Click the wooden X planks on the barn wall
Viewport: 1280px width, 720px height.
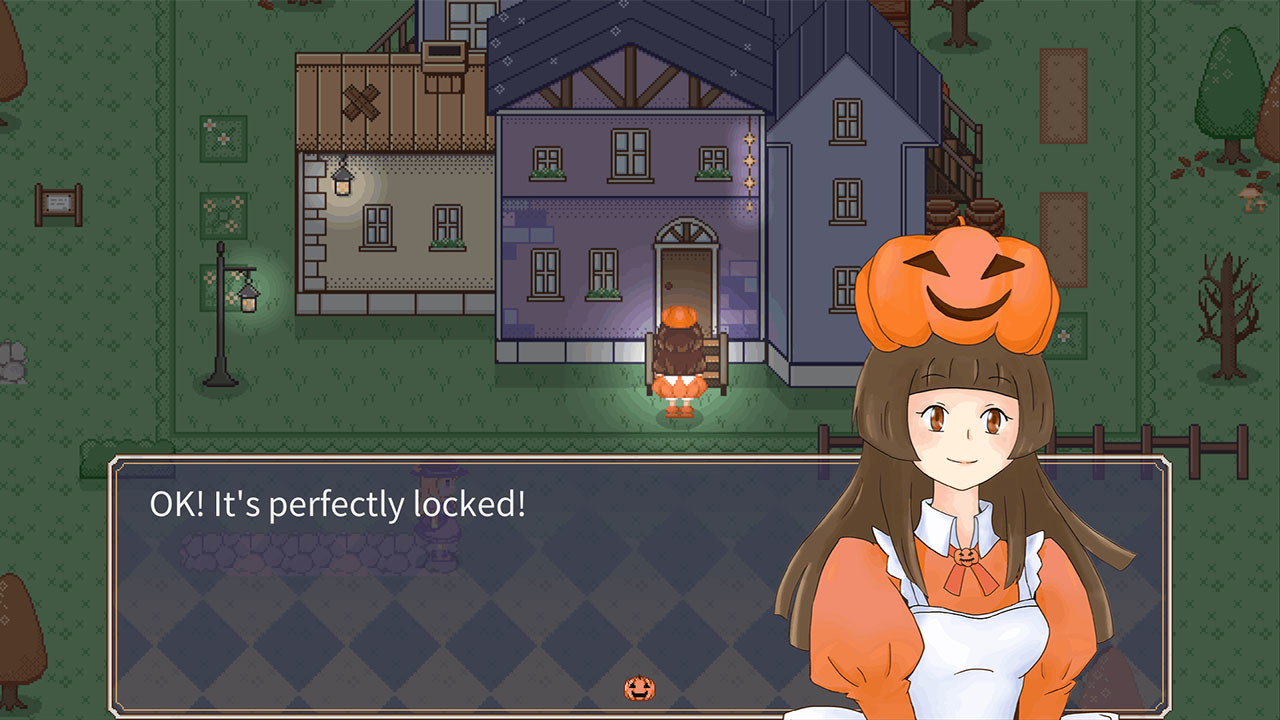[x=362, y=100]
